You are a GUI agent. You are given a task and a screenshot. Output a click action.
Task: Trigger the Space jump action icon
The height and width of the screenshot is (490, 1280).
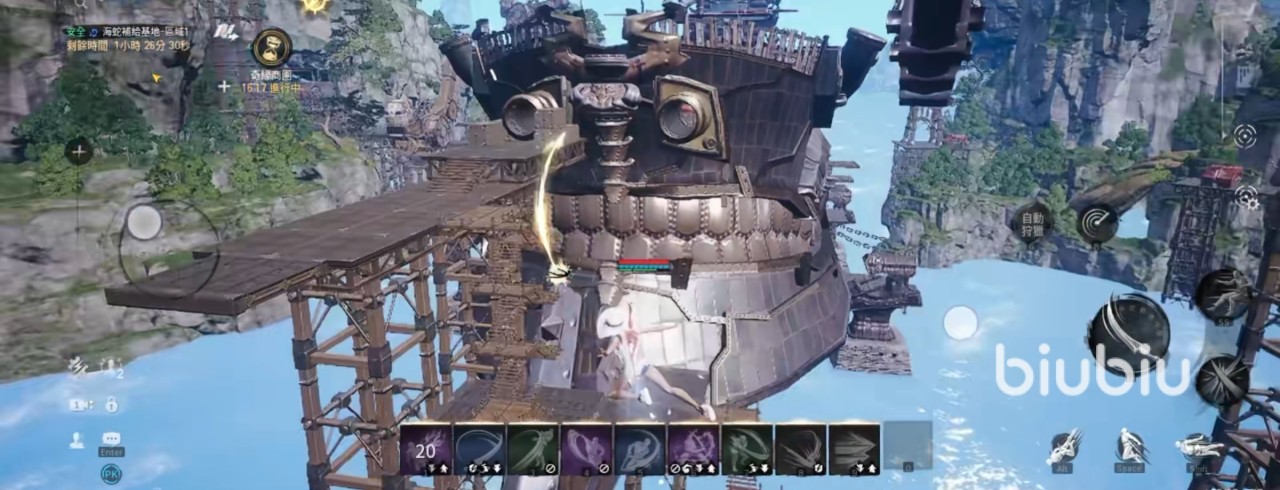1131,447
